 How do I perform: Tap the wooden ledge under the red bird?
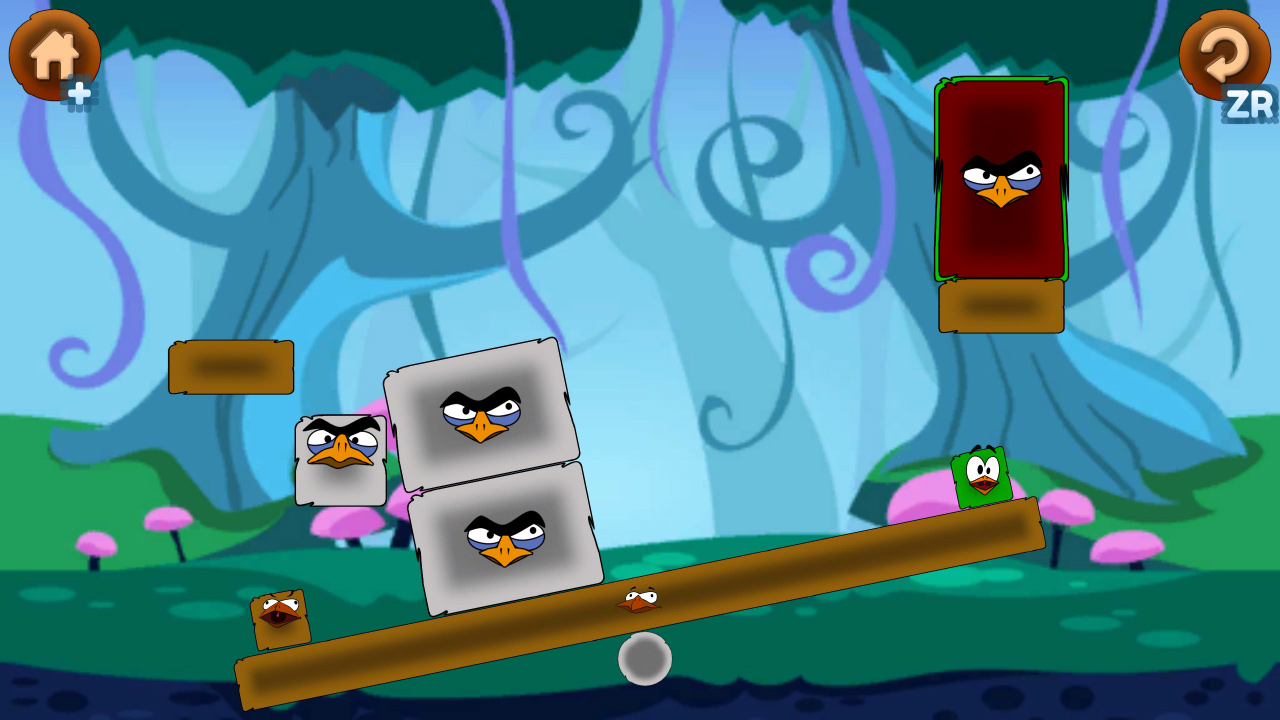tap(1000, 307)
